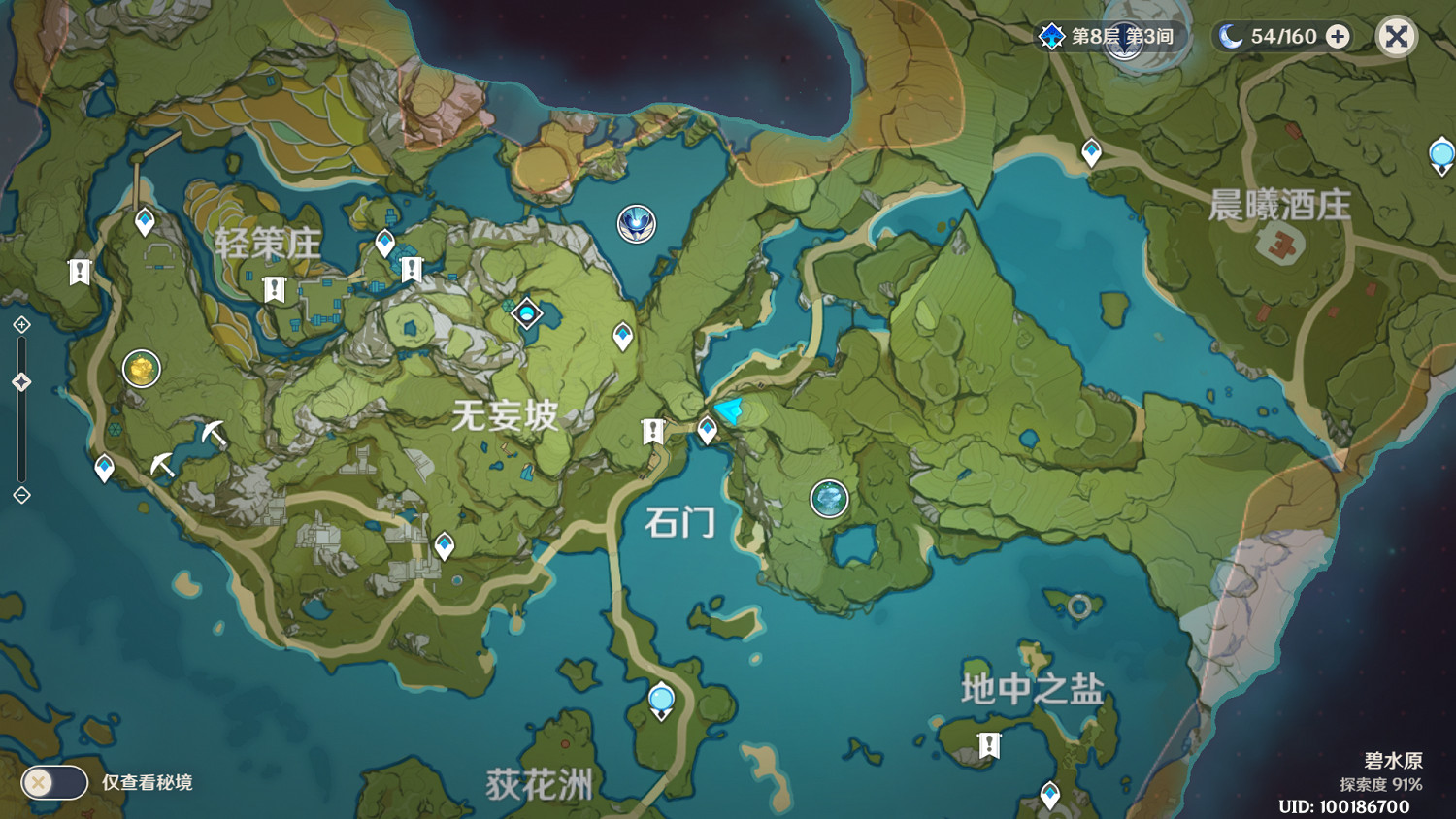Select the crystal circle marker east of 石门
The image size is (1456, 819).
point(828,498)
